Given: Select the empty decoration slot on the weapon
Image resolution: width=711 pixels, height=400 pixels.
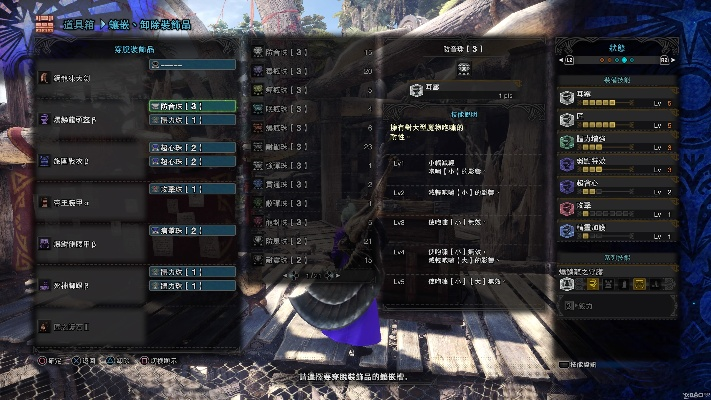Looking at the screenshot, I should coord(192,64).
